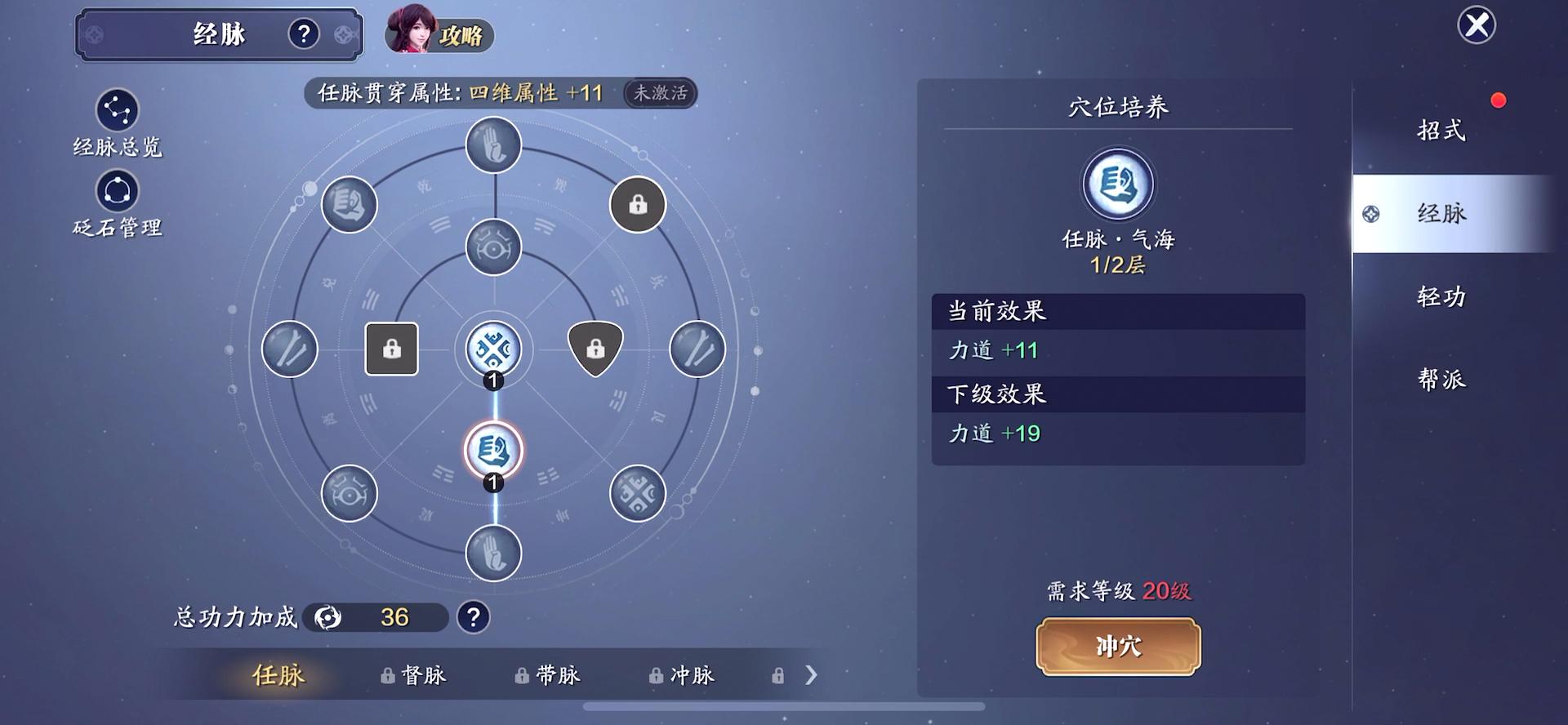
Task: Click the shield-shaped locked node right of center
Action: [595, 349]
